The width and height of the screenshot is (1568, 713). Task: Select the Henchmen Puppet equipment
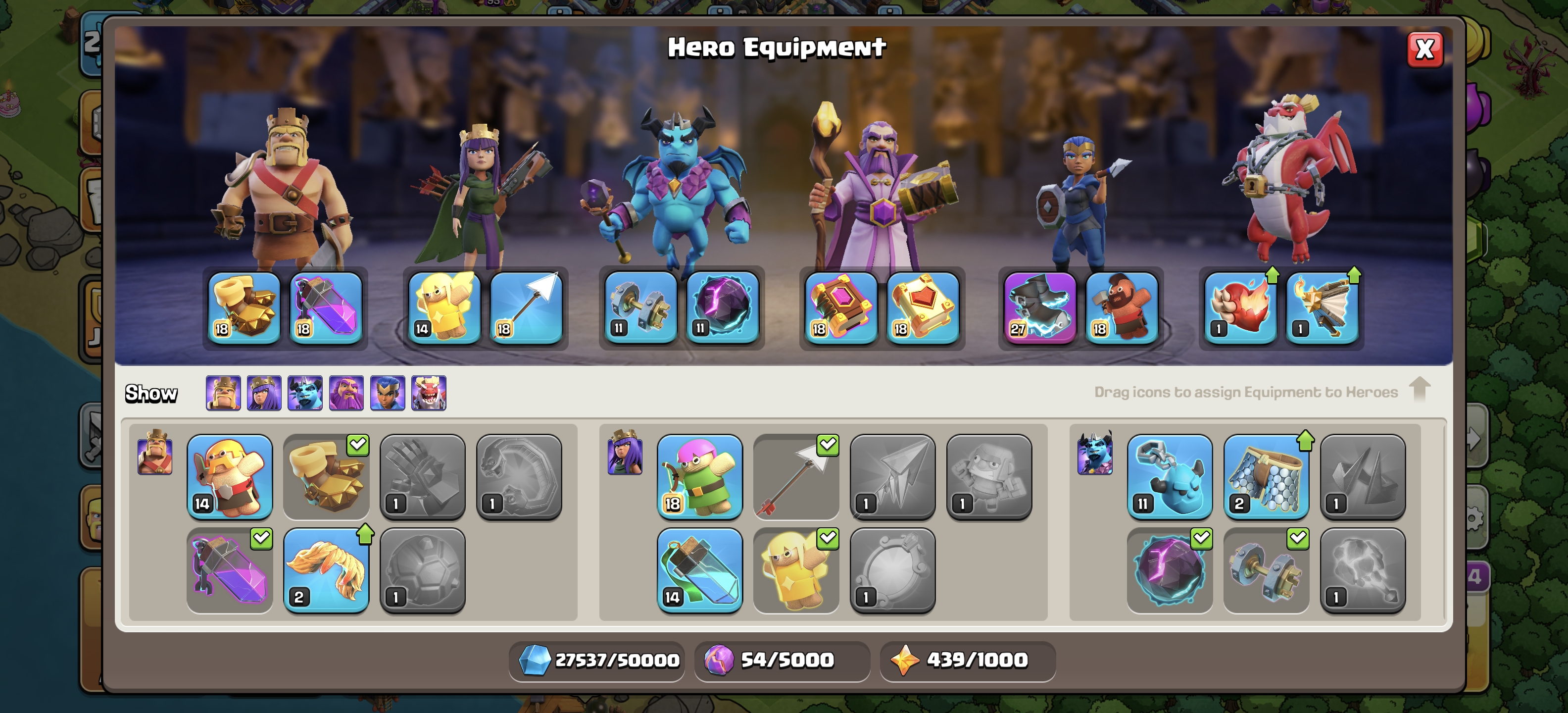1169,476
